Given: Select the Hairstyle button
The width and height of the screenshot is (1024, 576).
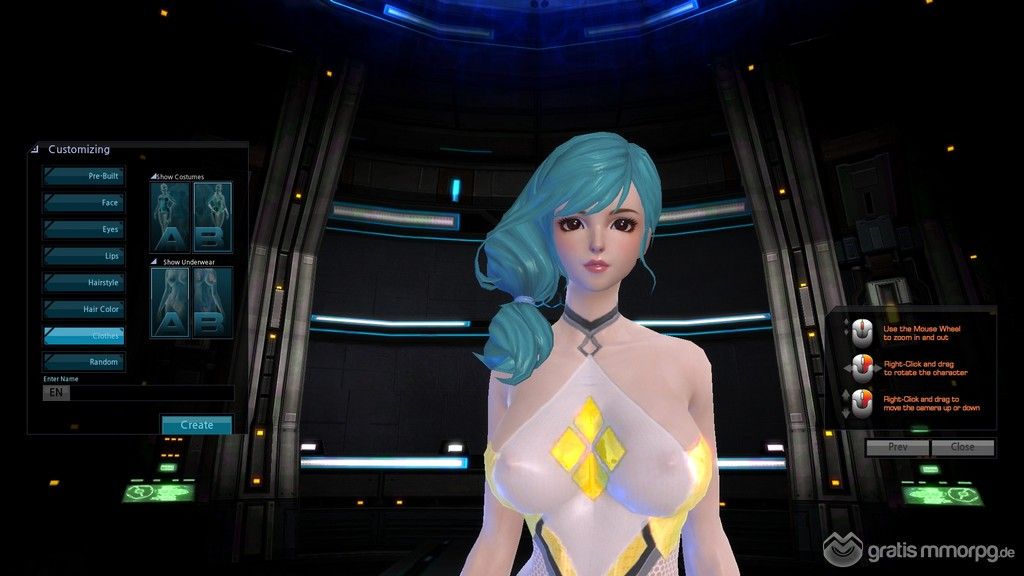Looking at the screenshot, I should (84, 283).
